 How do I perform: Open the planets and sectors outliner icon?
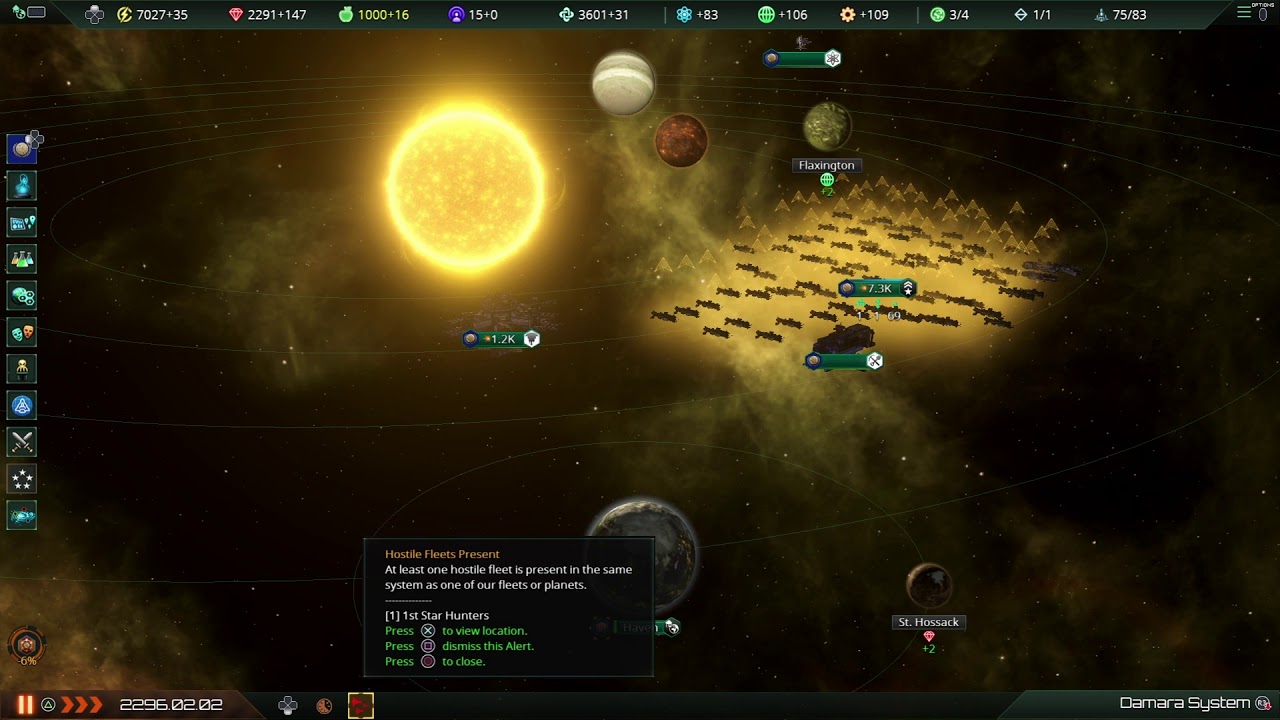(x=22, y=222)
